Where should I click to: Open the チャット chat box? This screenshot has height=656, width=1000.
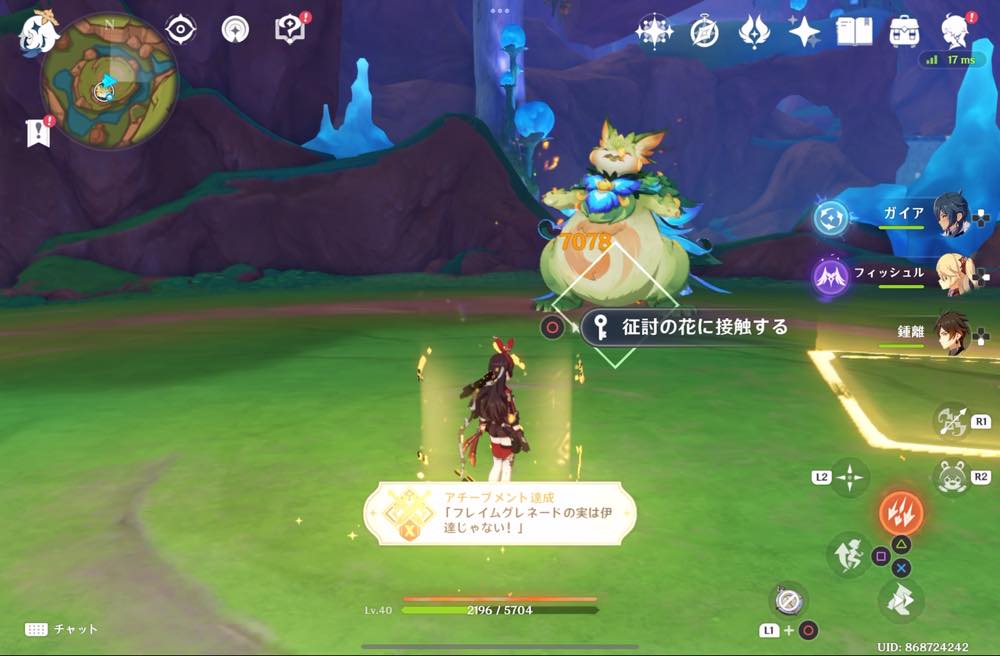click(62, 629)
